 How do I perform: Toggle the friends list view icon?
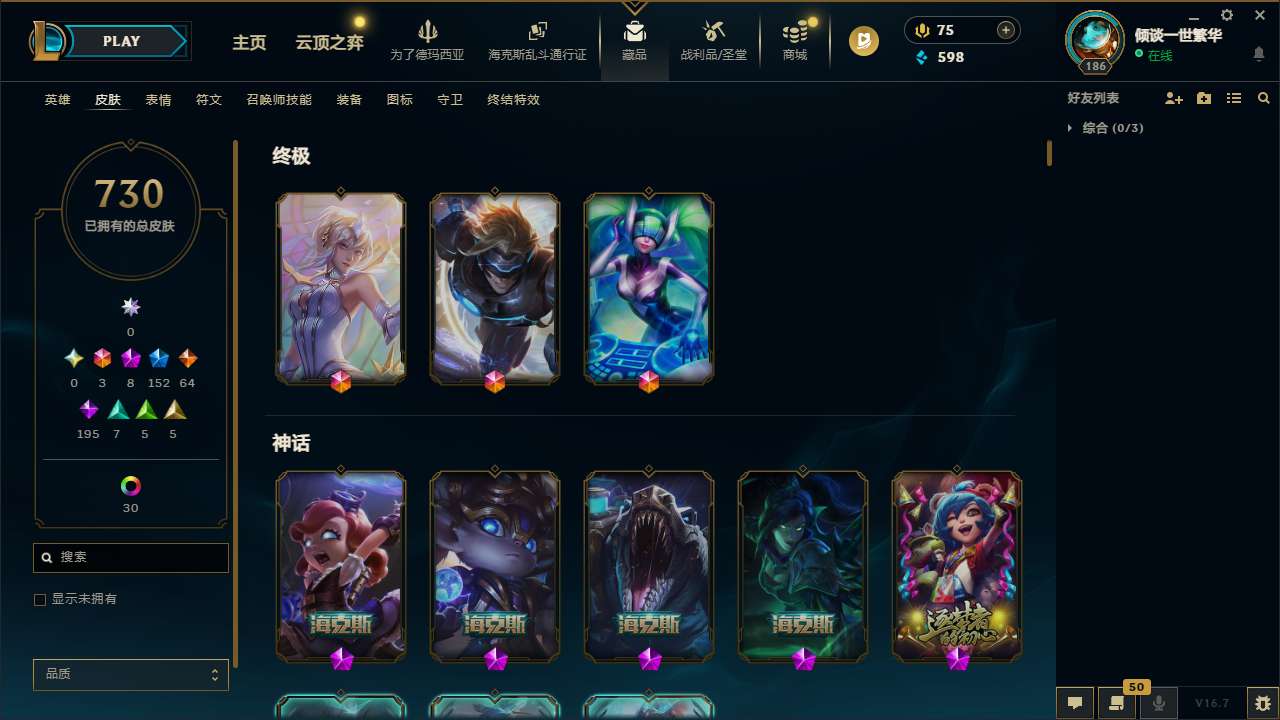(x=1234, y=97)
